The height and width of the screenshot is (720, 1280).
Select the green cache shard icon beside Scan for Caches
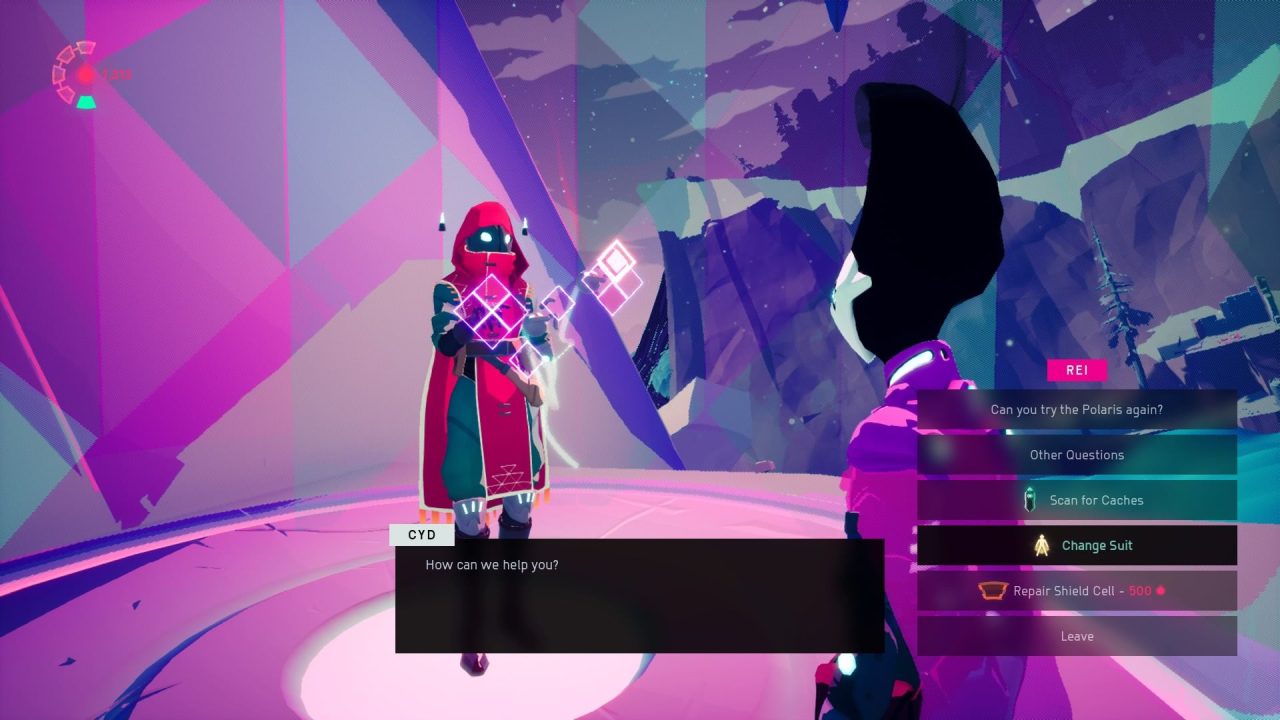pyautogui.click(x=1029, y=500)
